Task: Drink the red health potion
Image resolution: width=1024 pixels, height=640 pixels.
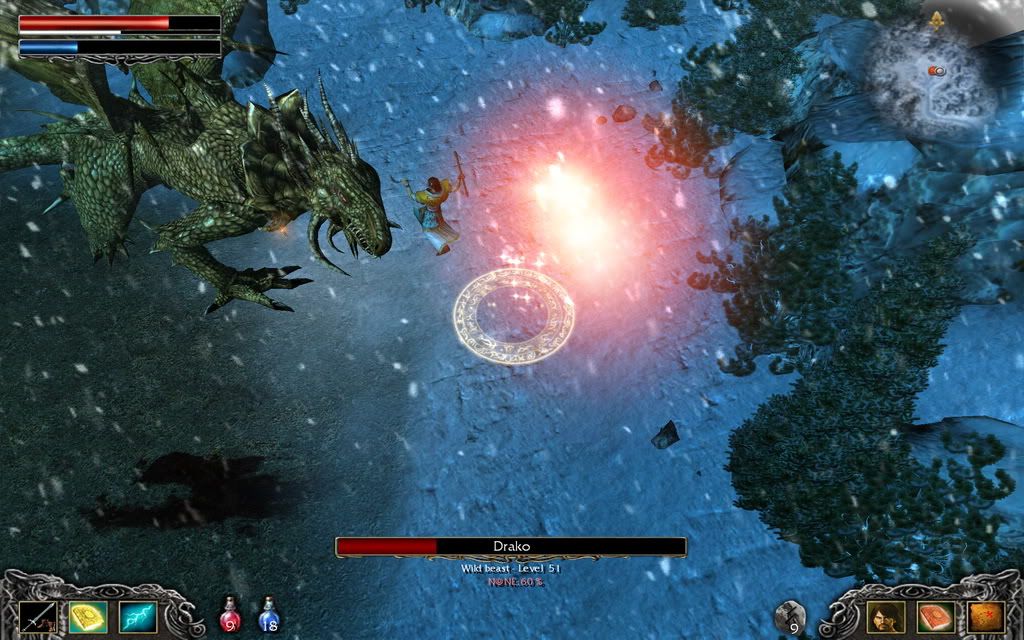Action: coord(231,615)
